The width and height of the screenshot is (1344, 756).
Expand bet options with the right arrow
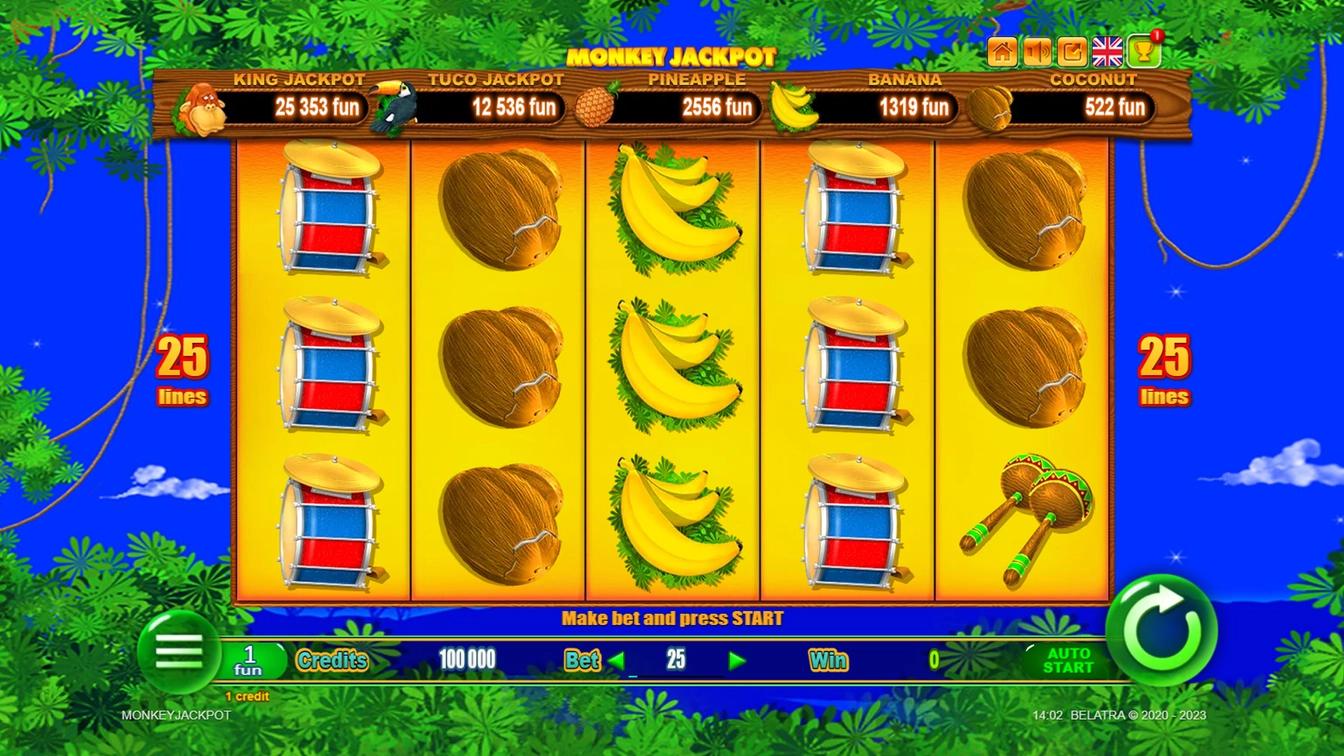click(737, 661)
